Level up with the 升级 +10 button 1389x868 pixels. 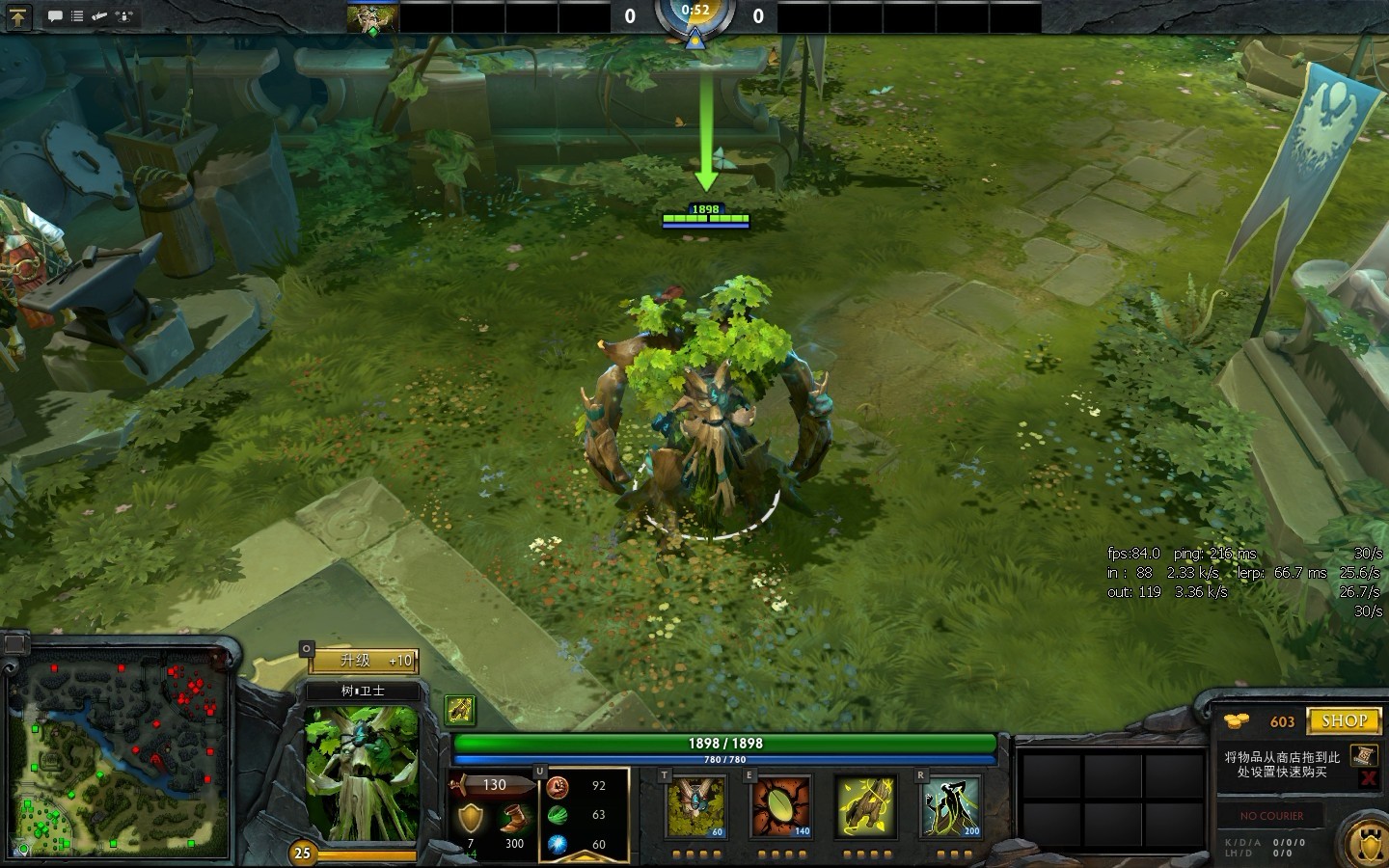(x=363, y=661)
